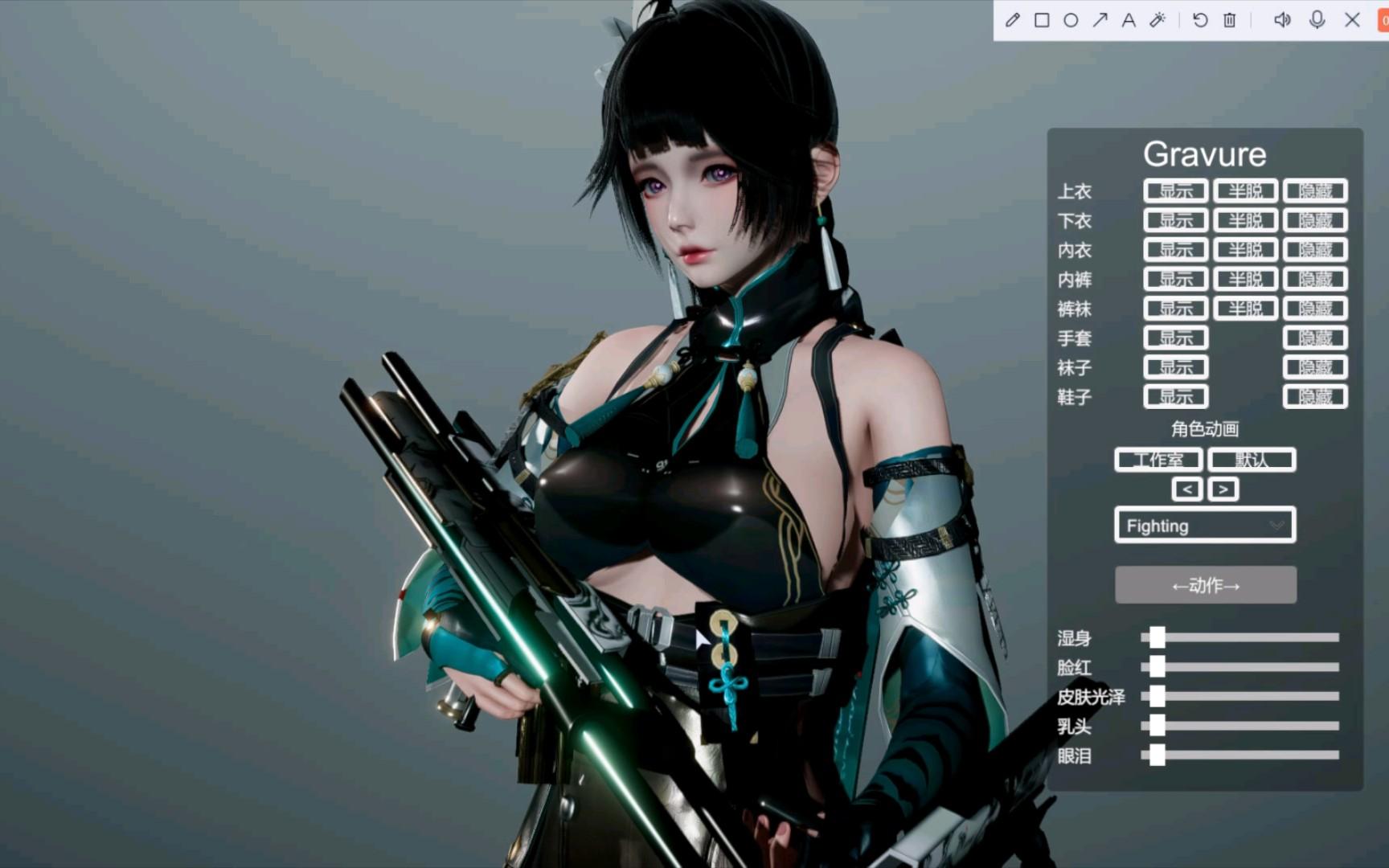The height and width of the screenshot is (868, 1389).
Task: Adjust the 眼泪 tears slider
Action: coord(1157,755)
